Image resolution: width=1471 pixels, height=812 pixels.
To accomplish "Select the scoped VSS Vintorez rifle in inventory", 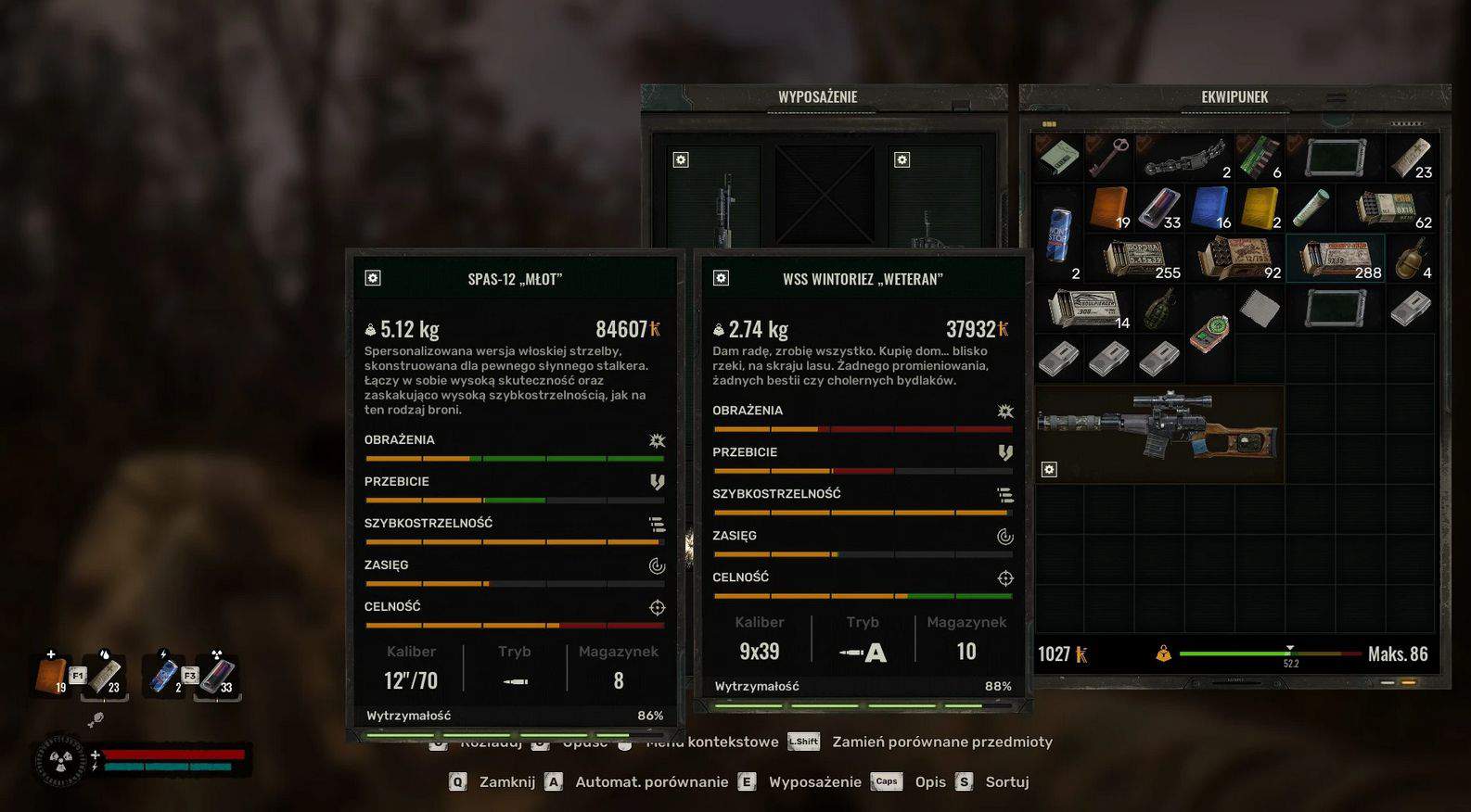I will [1159, 432].
